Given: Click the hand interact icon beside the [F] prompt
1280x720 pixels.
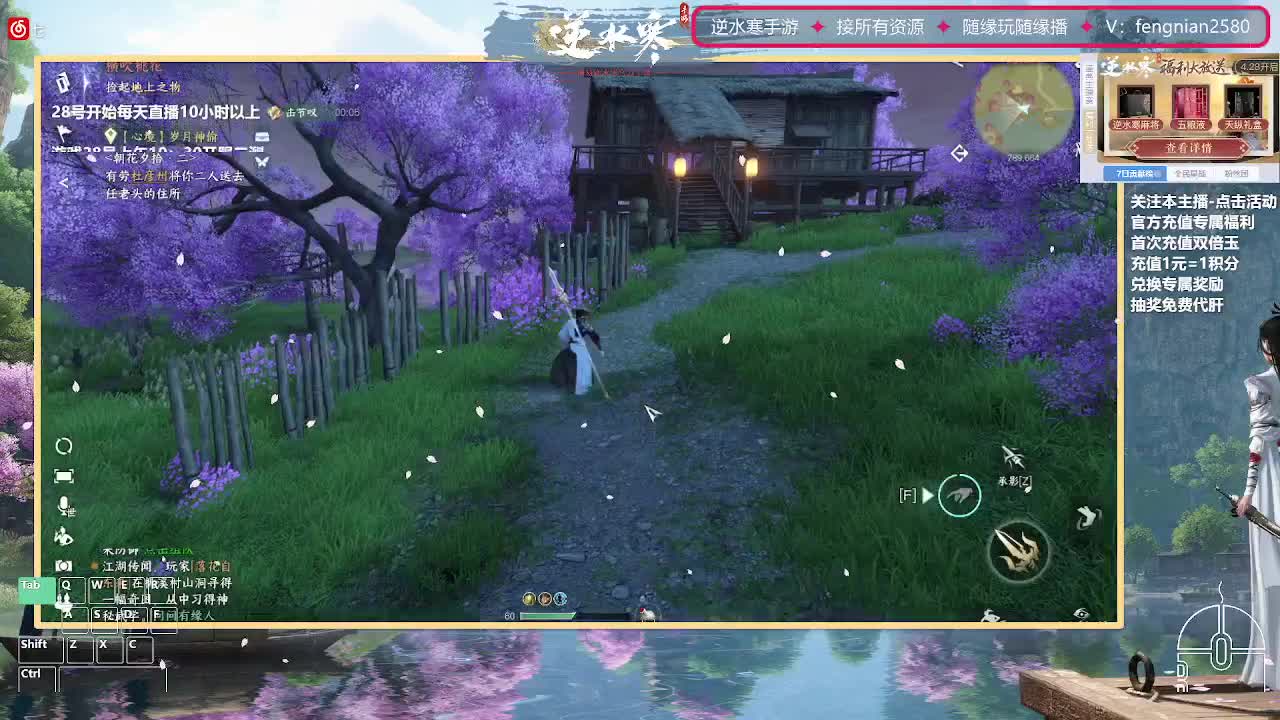Looking at the screenshot, I should tap(961, 495).
